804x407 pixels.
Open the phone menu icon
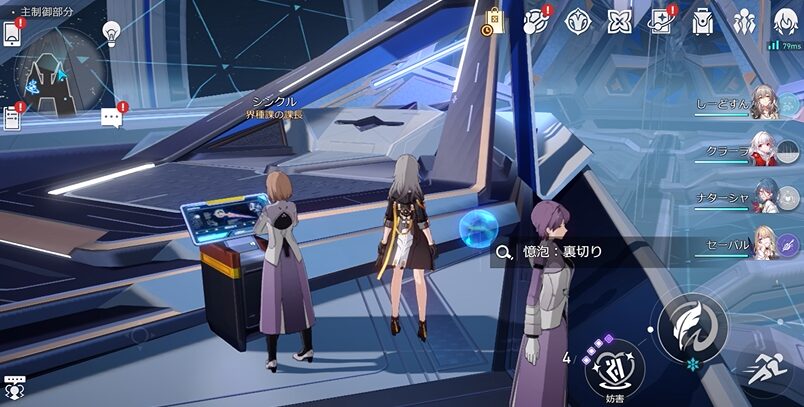pyautogui.click(x=12, y=32)
